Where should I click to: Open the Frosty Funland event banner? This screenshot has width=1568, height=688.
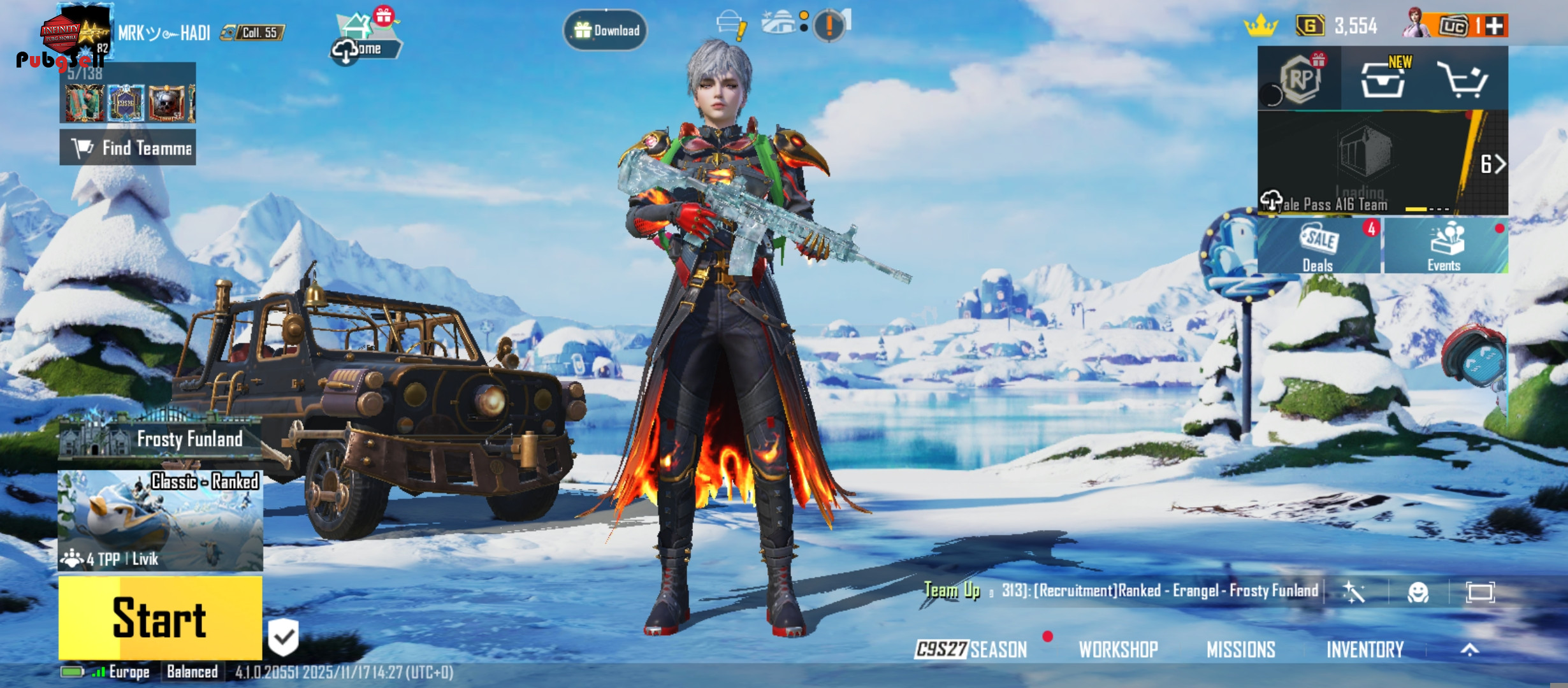click(x=160, y=439)
